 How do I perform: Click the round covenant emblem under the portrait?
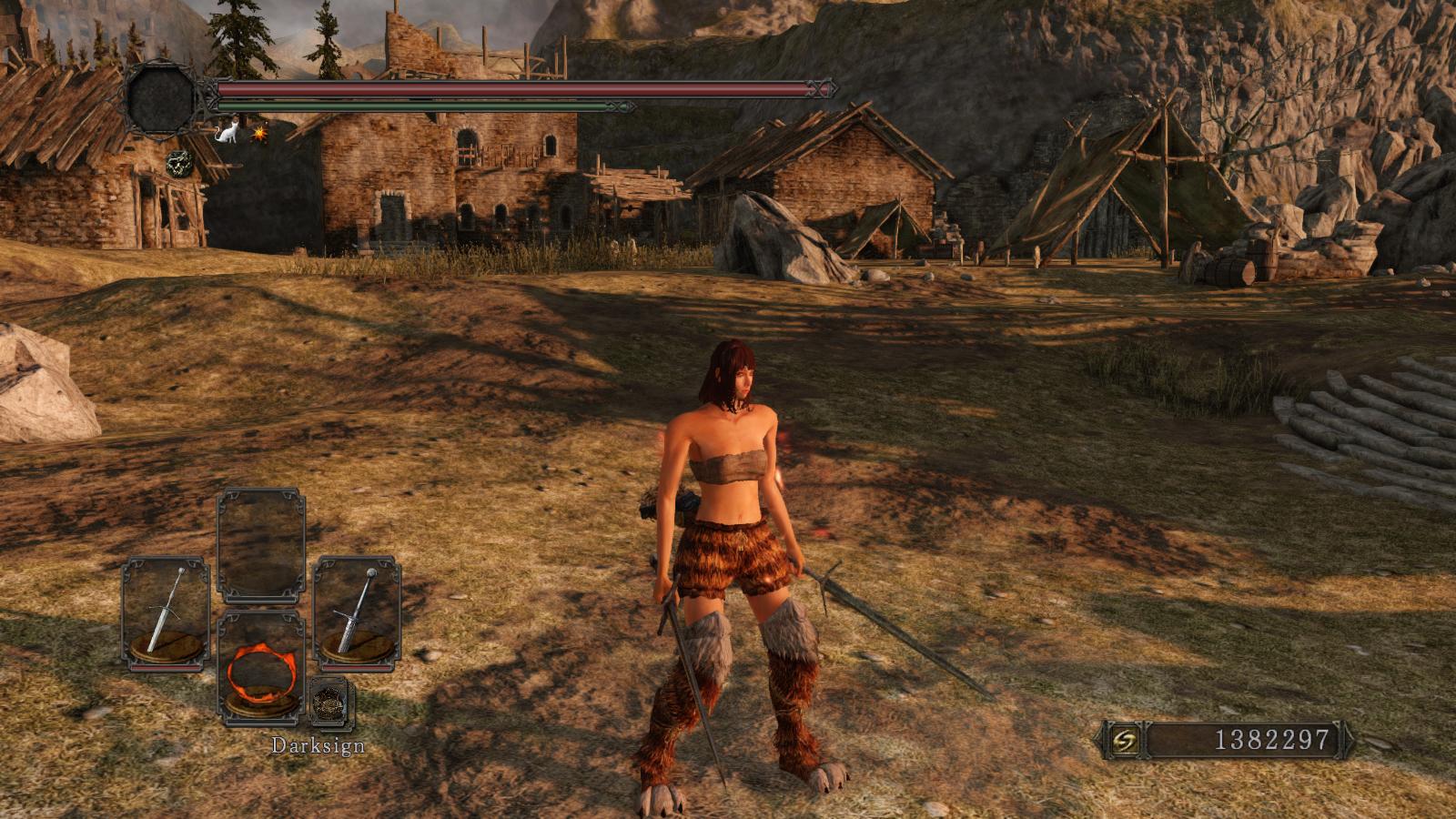[179, 164]
